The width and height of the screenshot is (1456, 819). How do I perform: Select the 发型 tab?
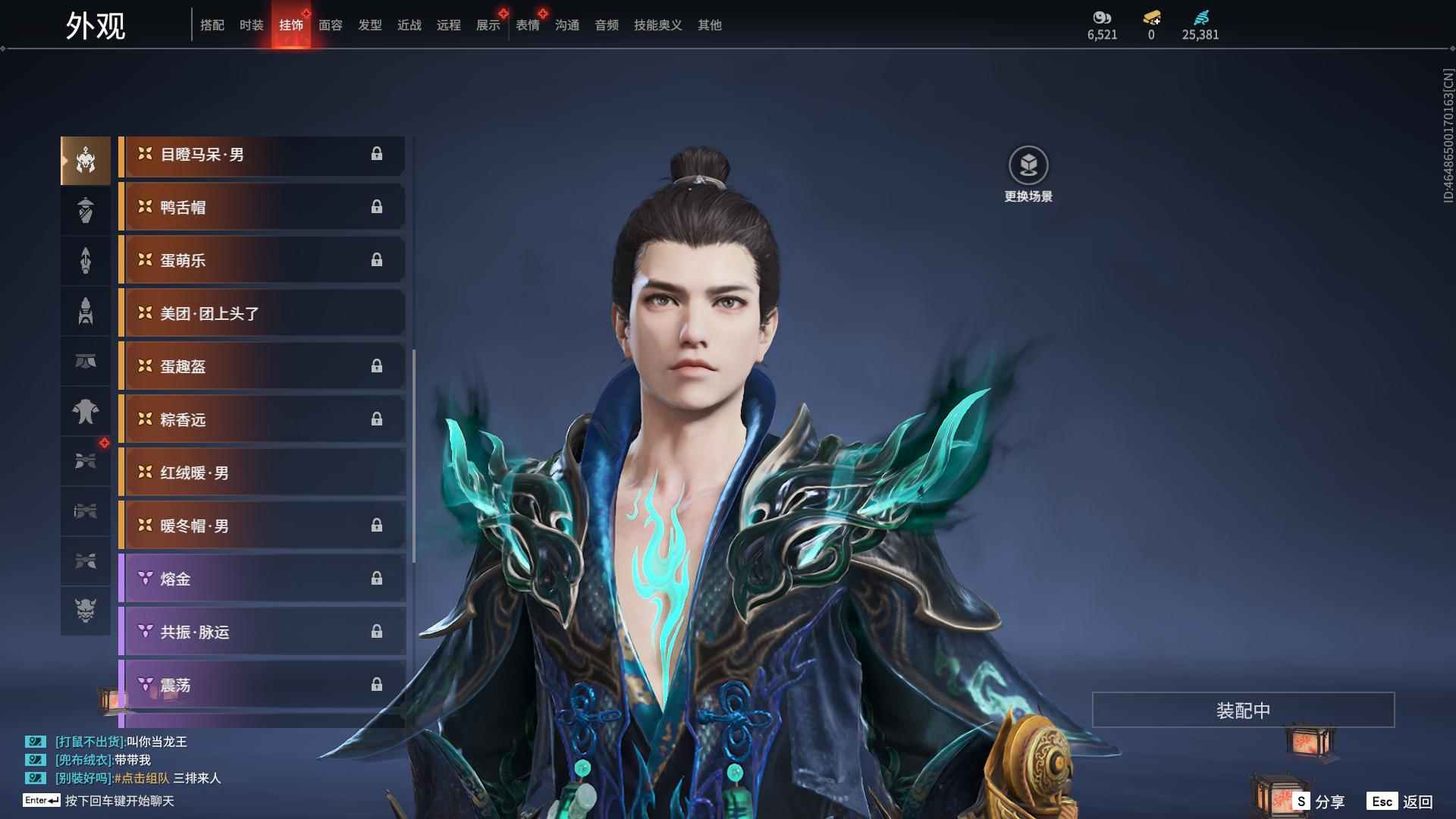(x=369, y=25)
